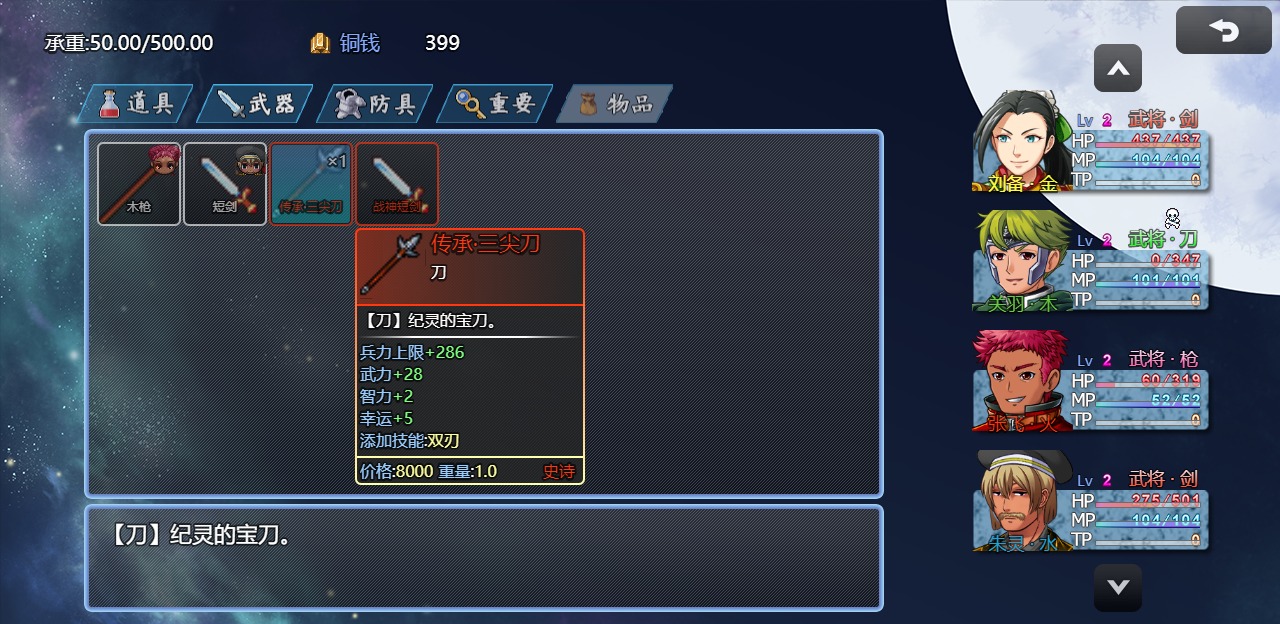Click the back arrow button
1280x624 pixels.
pyautogui.click(x=1223, y=31)
